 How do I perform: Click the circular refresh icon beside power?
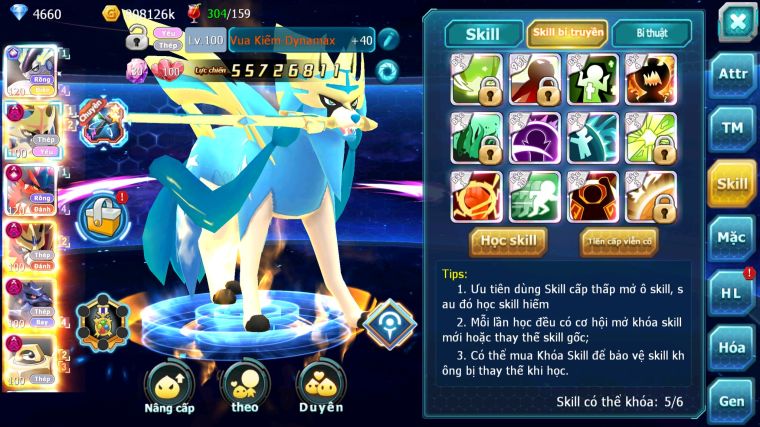386,71
